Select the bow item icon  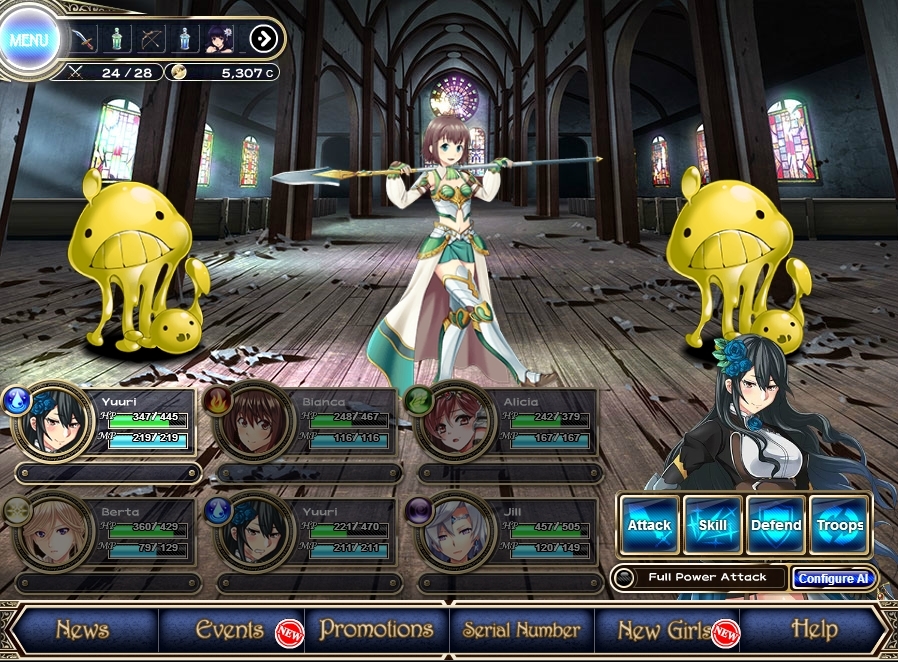(151, 40)
